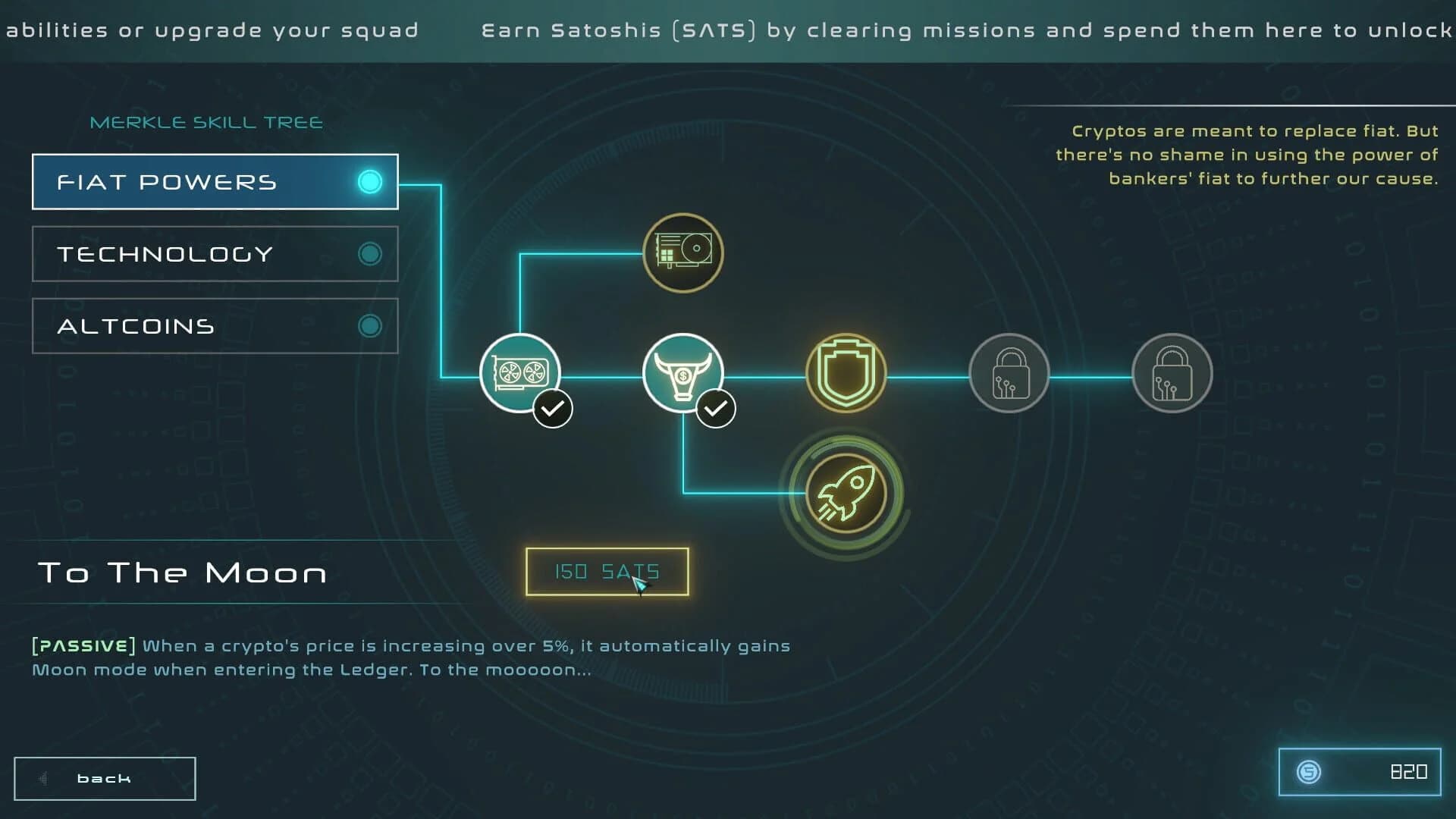Click the rightmost locked padlock node
The height and width of the screenshot is (819, 1456).
(x=1172, y=373)
